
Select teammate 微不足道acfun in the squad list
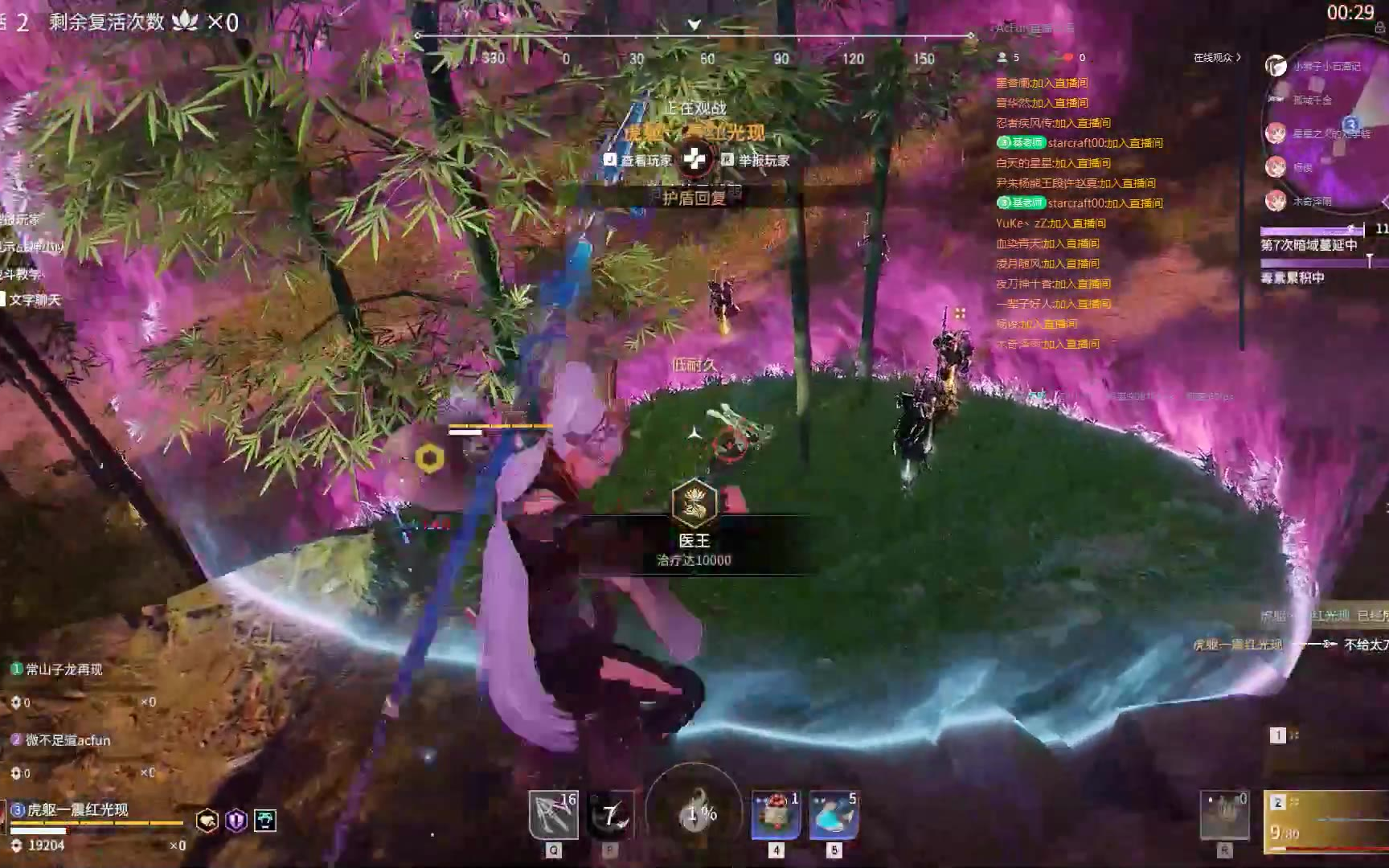pos(67,740)
